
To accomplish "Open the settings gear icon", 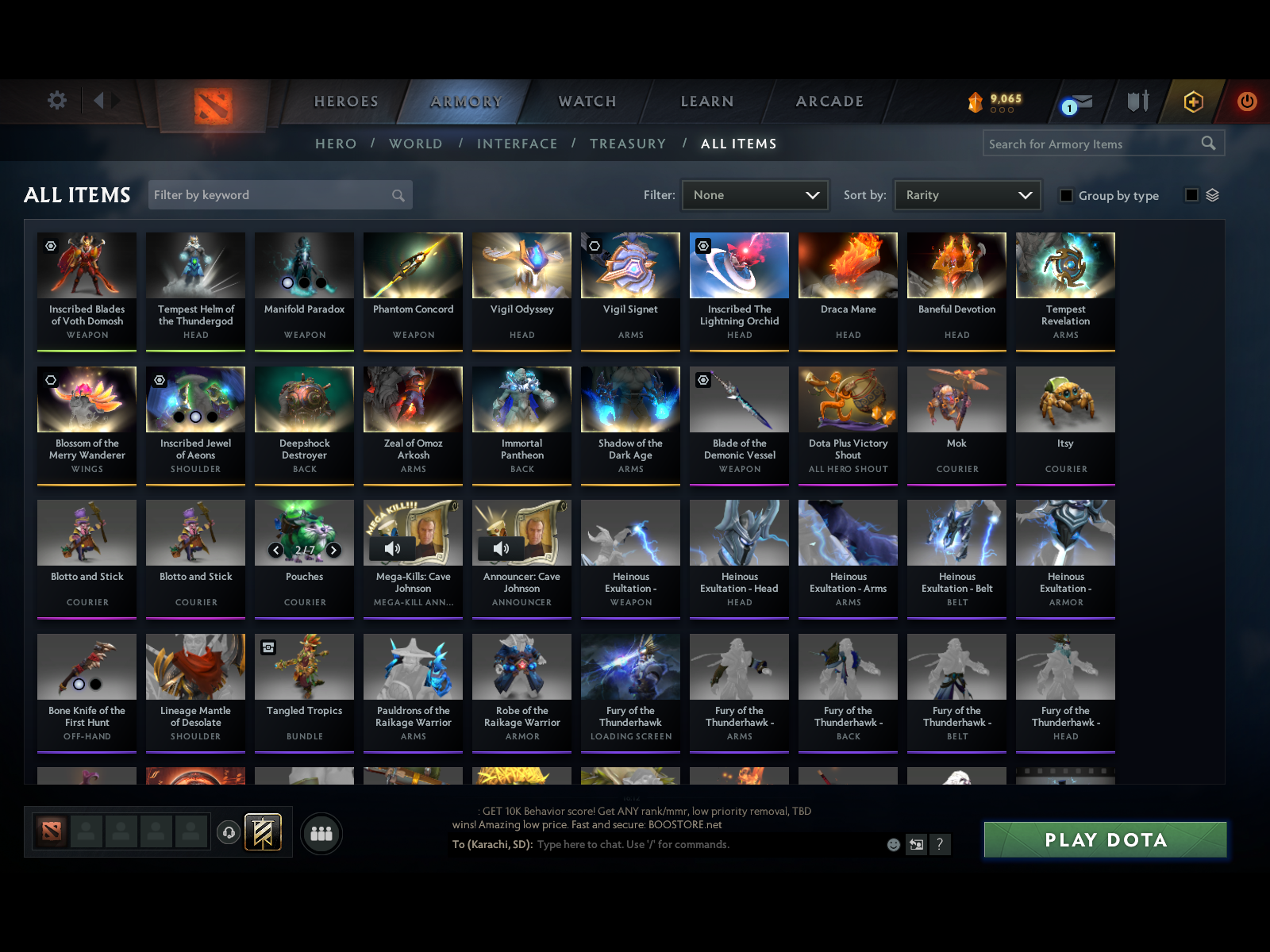I will (x=56, y=101).
